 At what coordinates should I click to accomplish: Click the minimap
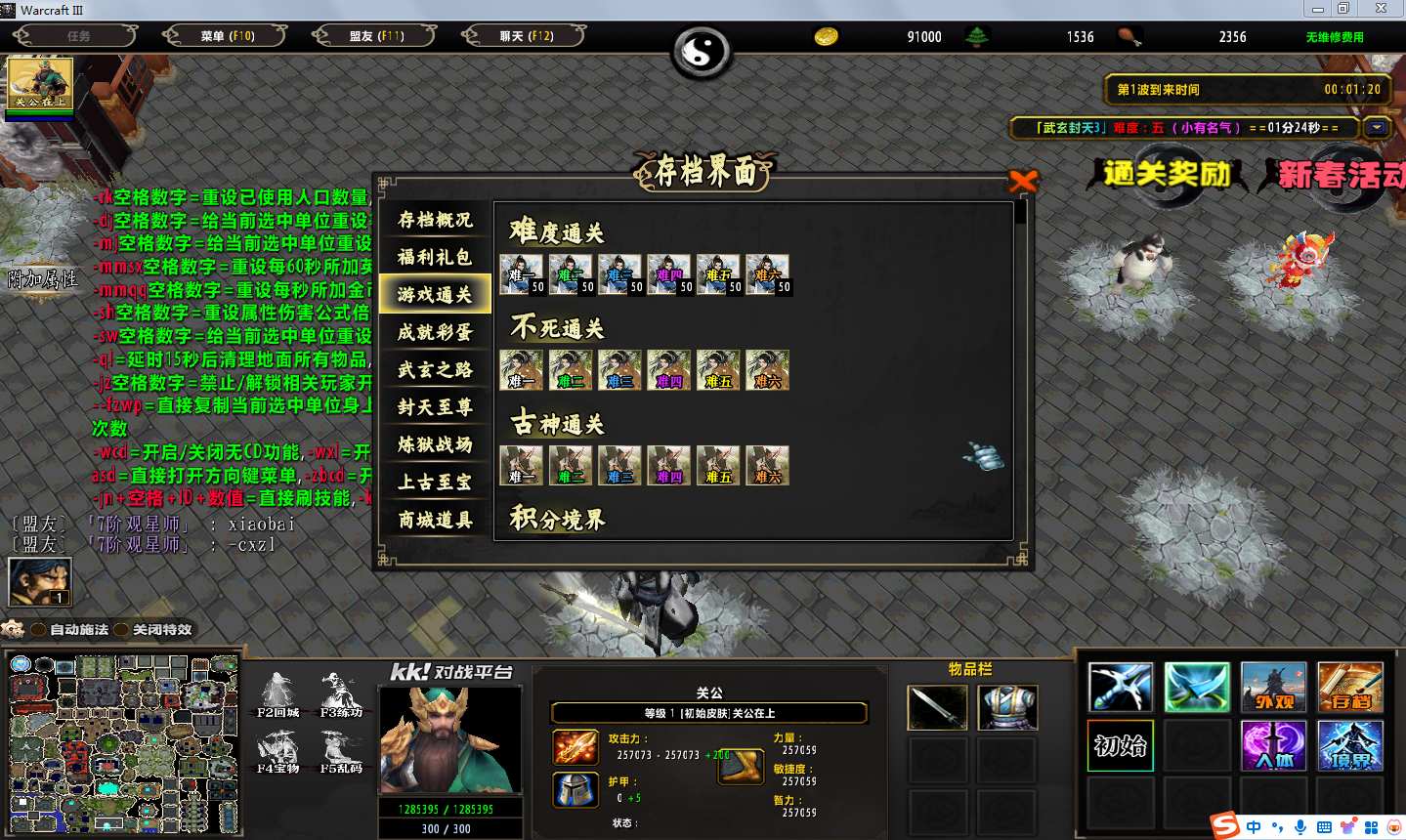(x=123, y=744)
